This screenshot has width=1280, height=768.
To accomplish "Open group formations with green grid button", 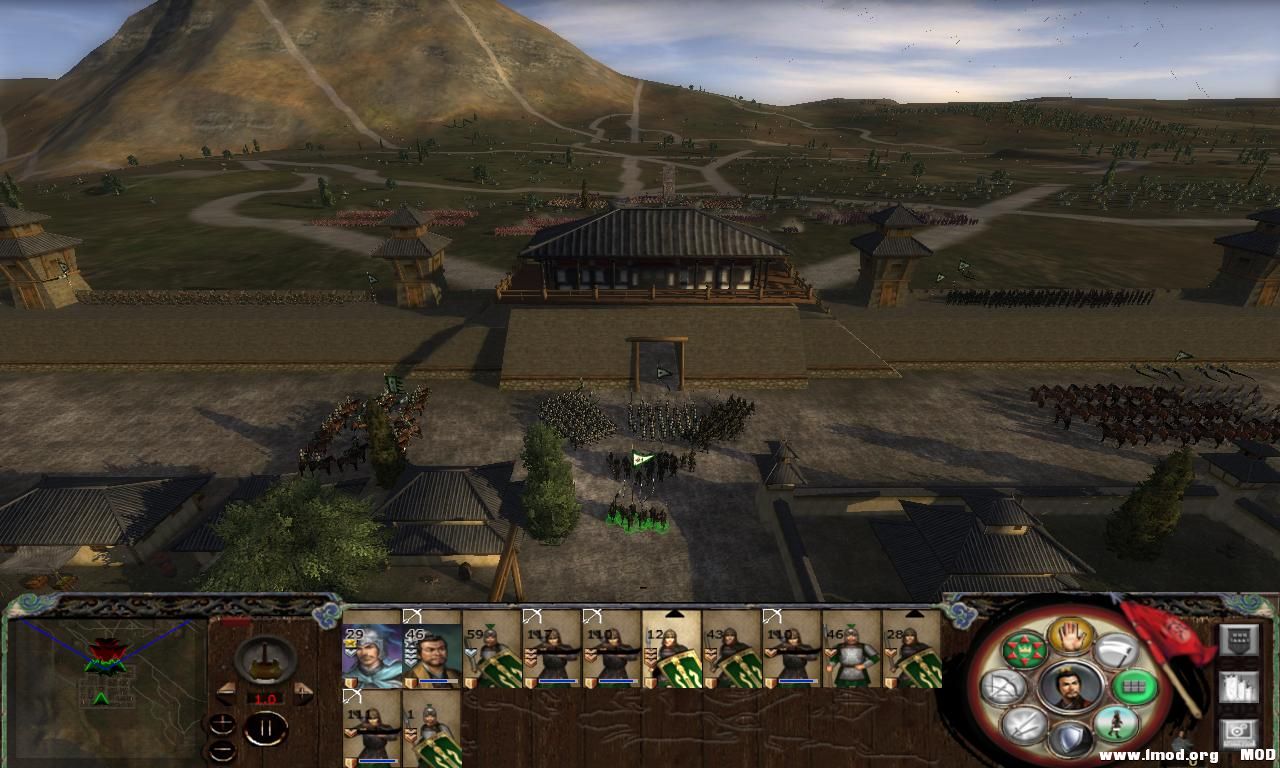I will pyautogui.click(x=1134, y=687).
